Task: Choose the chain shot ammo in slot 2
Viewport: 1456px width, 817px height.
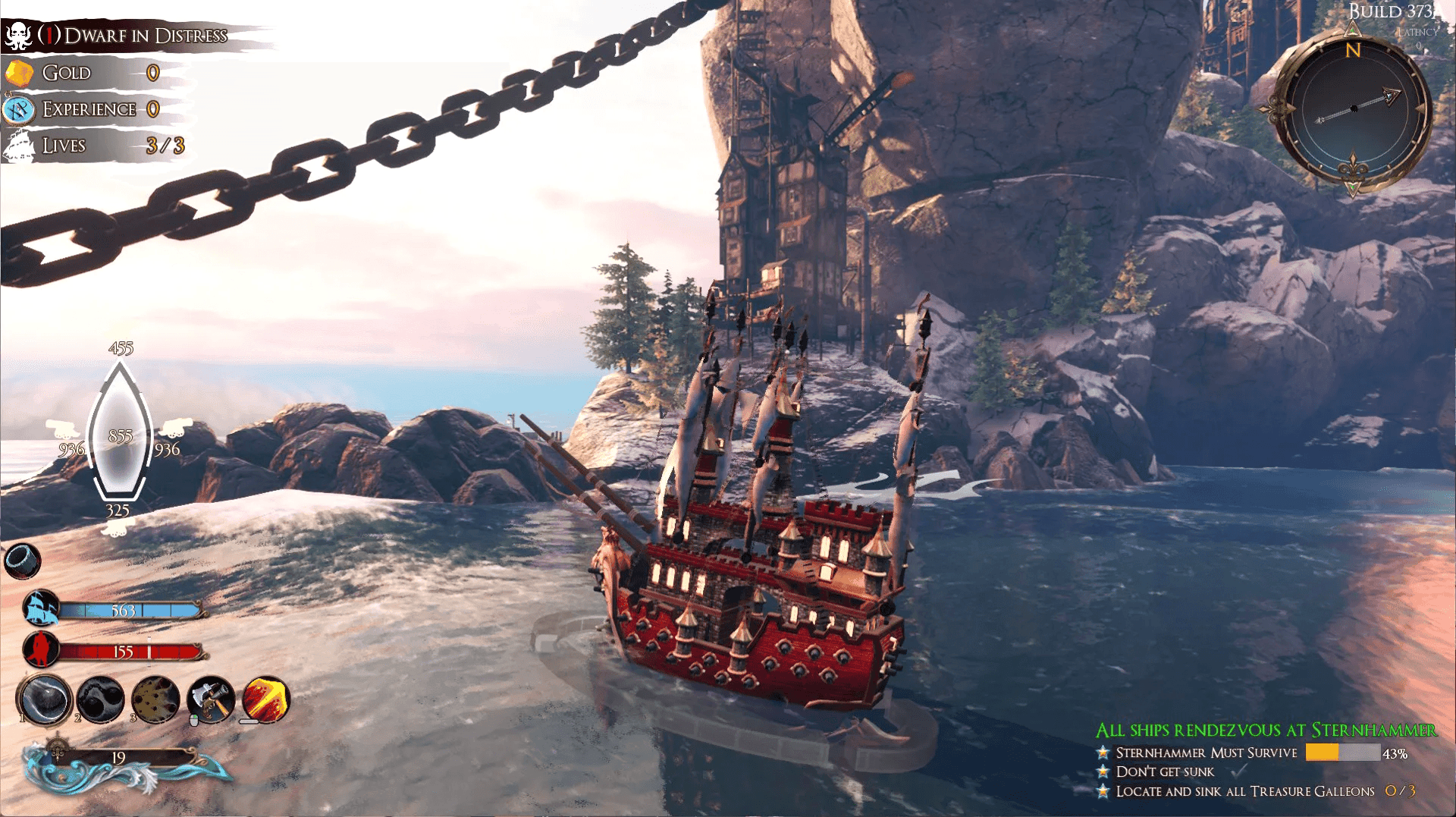Action: click(100, 699)
